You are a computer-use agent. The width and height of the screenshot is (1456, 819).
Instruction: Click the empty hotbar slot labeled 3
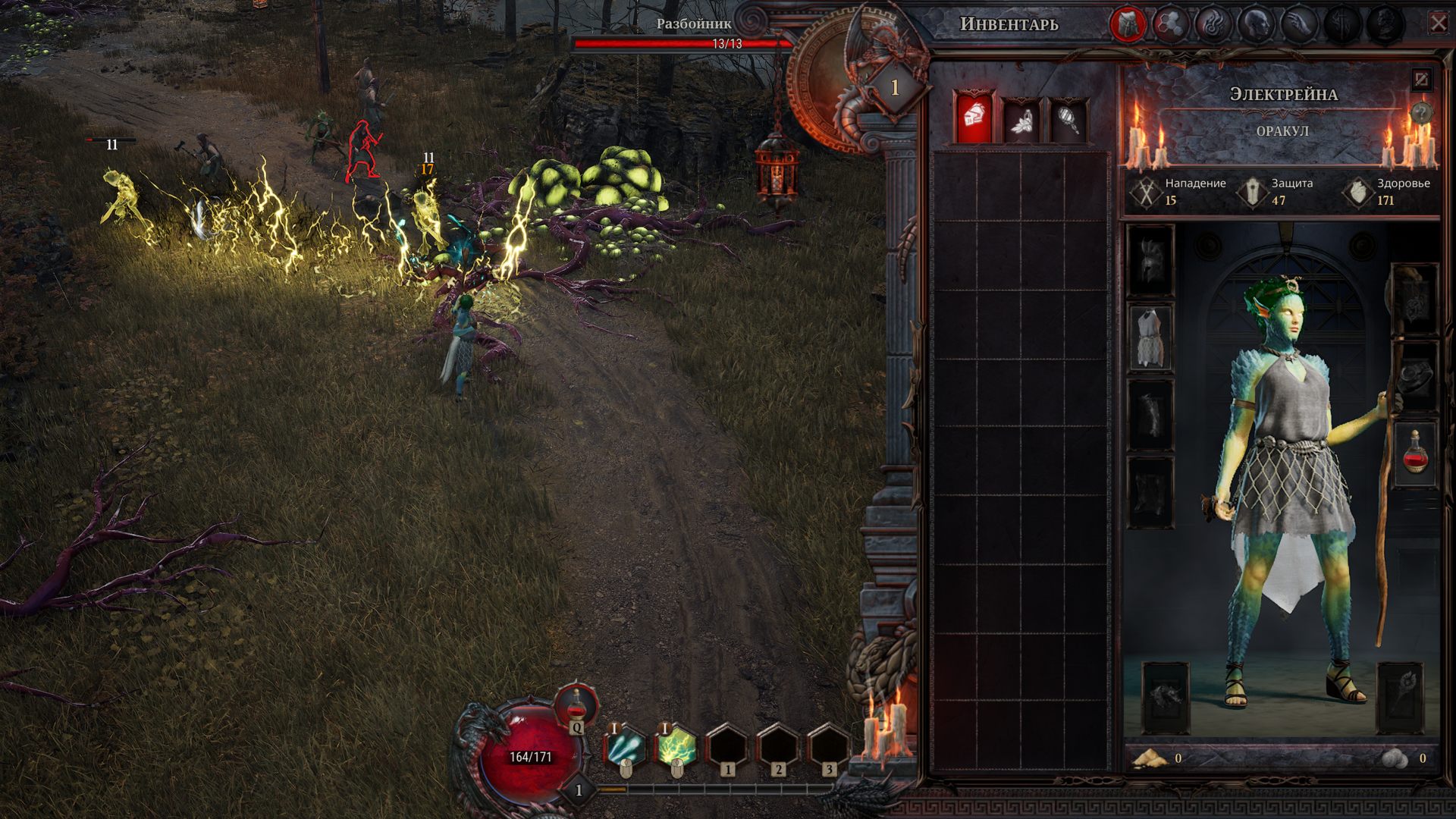coord(828,746)
